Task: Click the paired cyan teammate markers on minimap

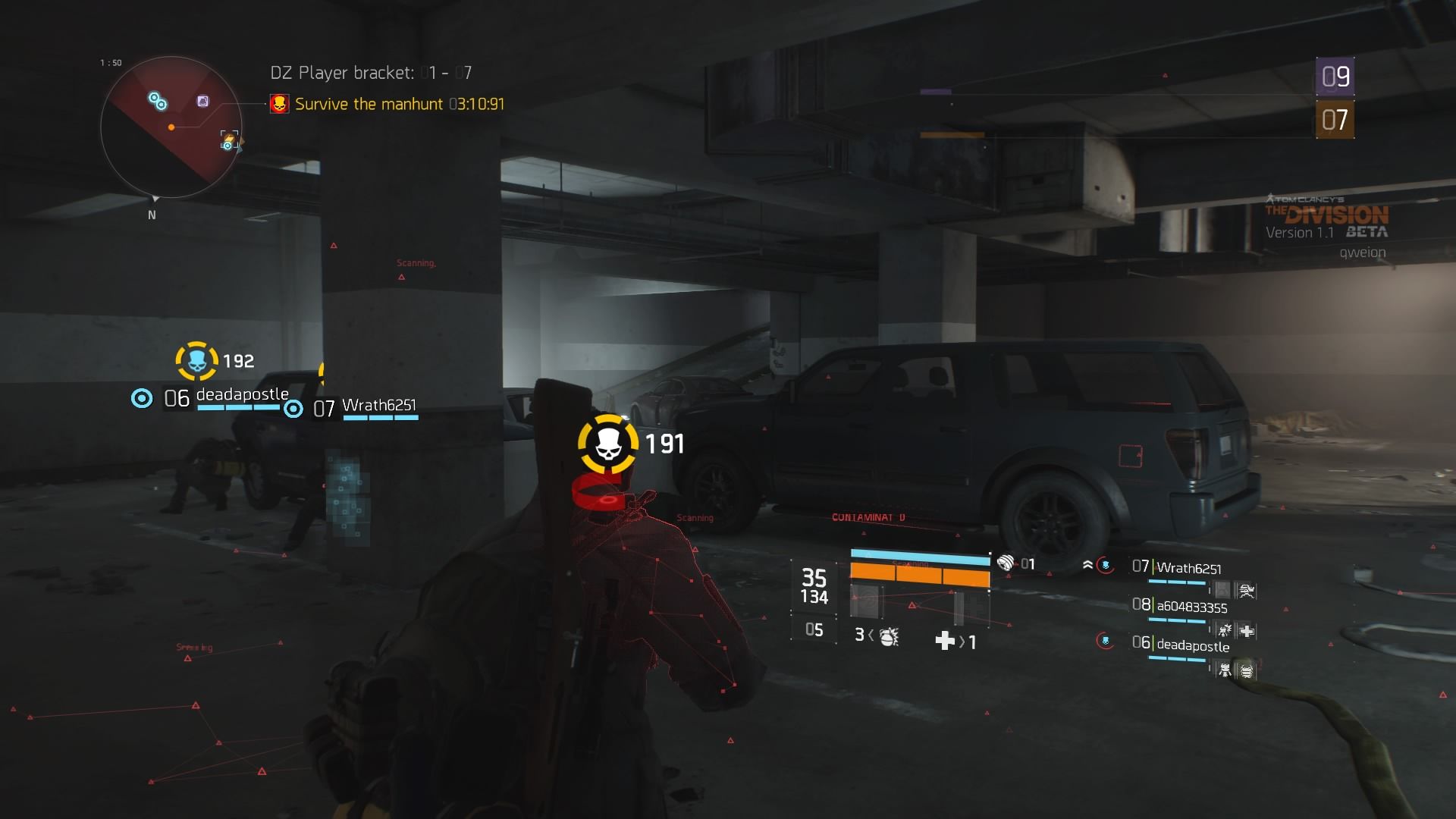Action: [x=158, y=100]
